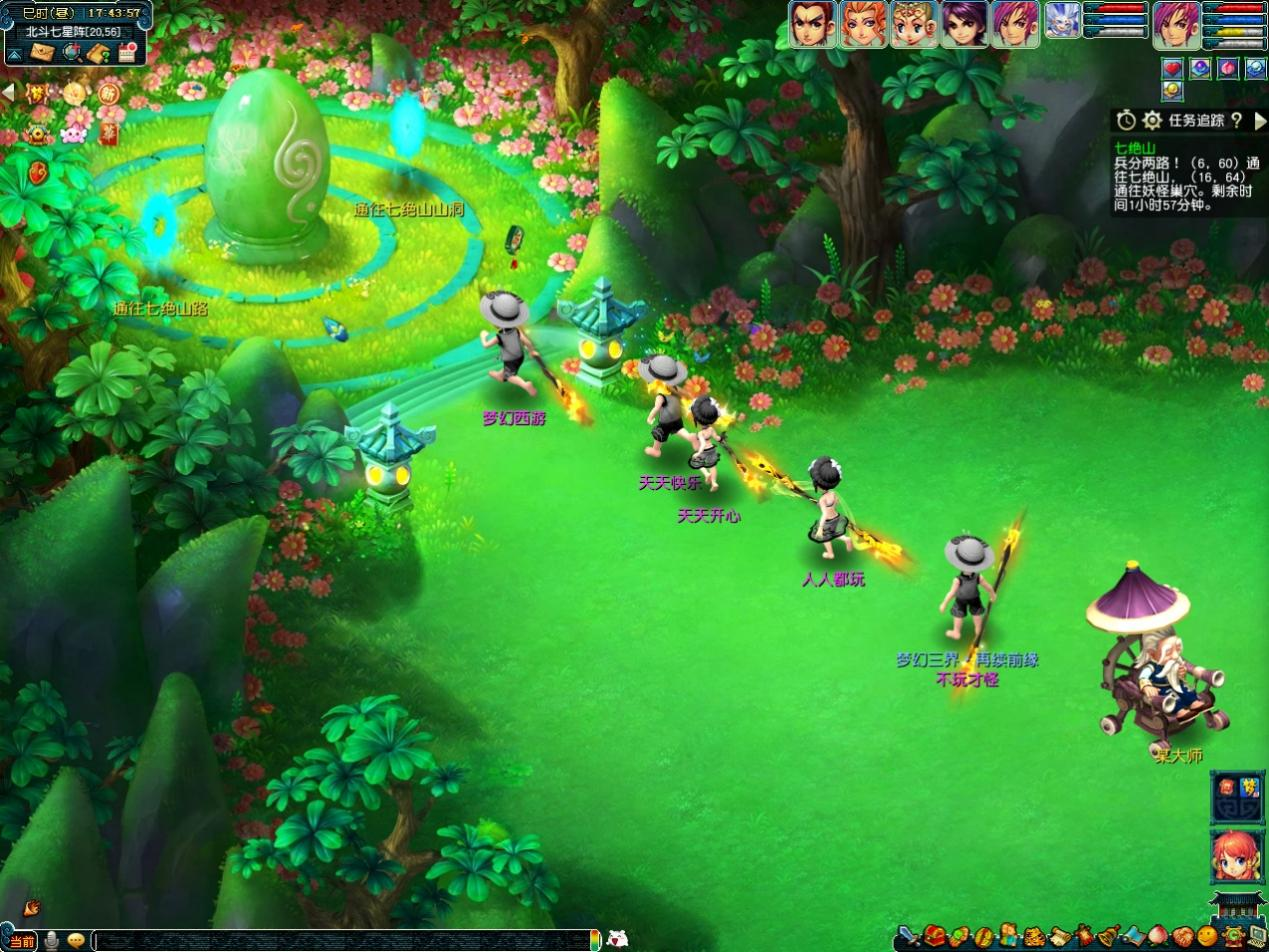The width and height of the screenshot is (1269, 952).
Task: Open the calendar events icon
Action: [127, 53]
